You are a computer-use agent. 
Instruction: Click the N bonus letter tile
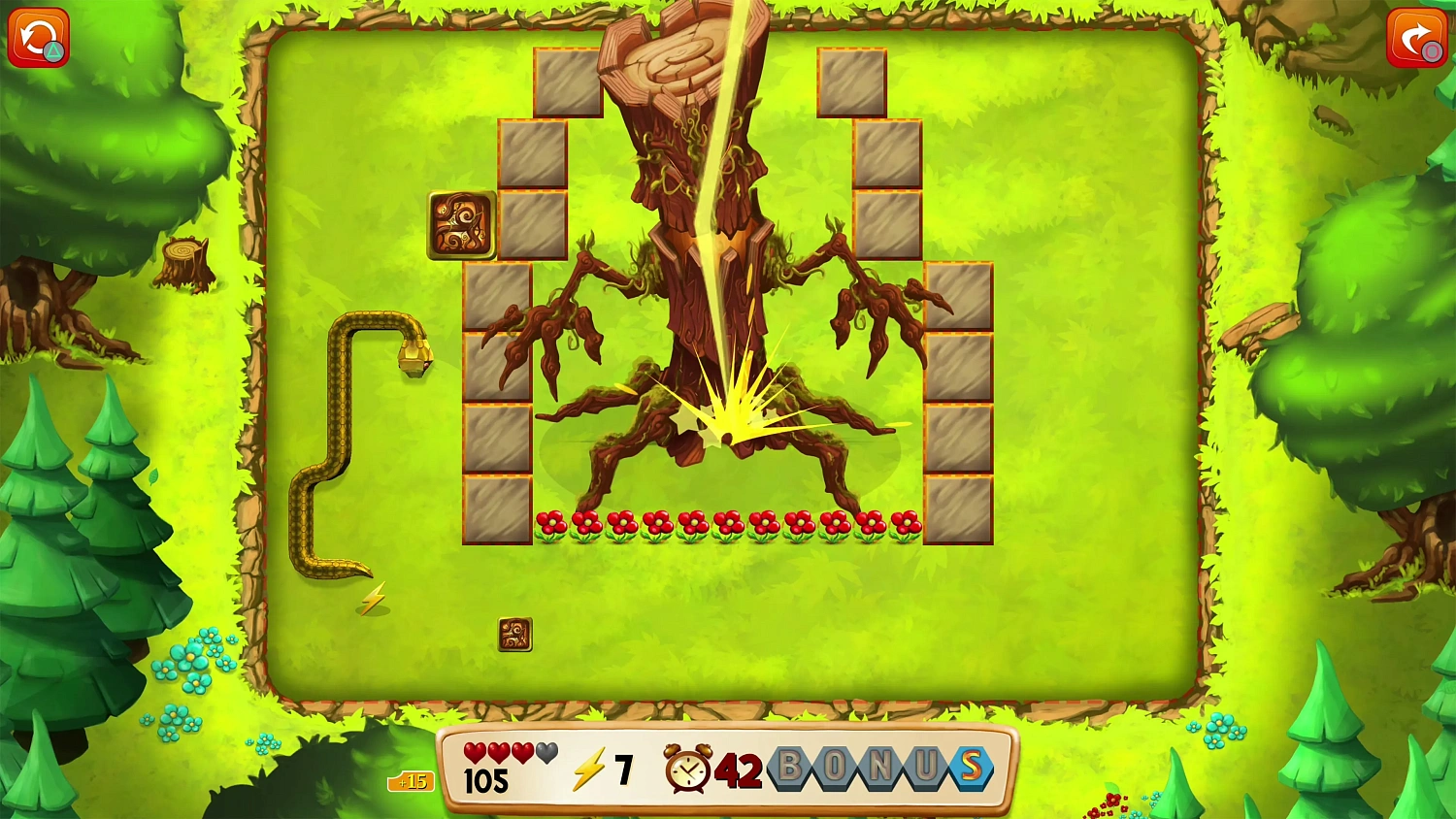pos(878,766)
